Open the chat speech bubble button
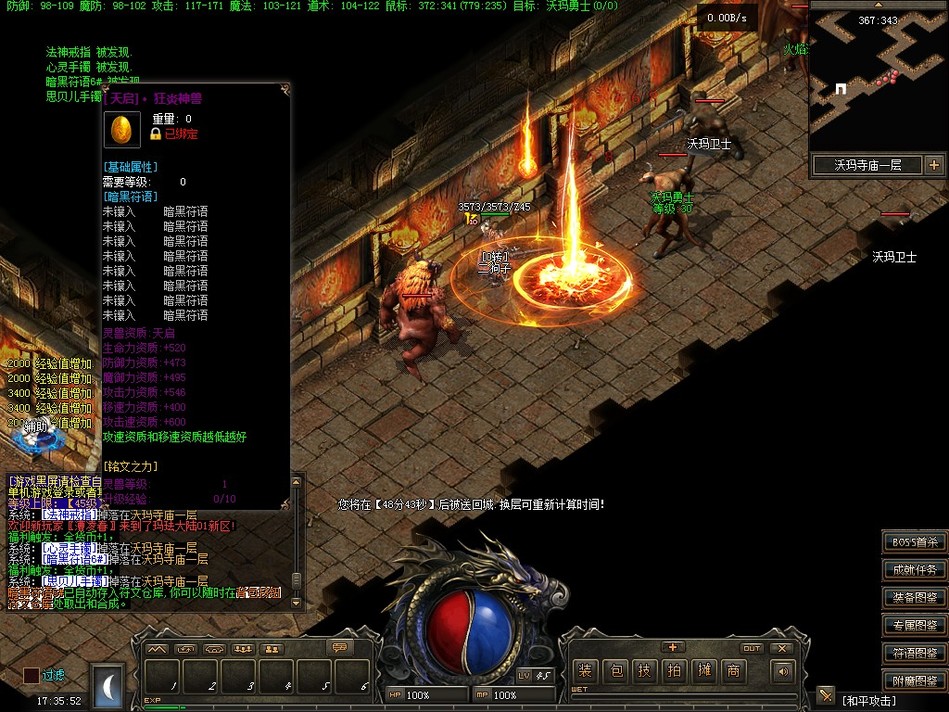949x712 pixels. click(341, 648)
